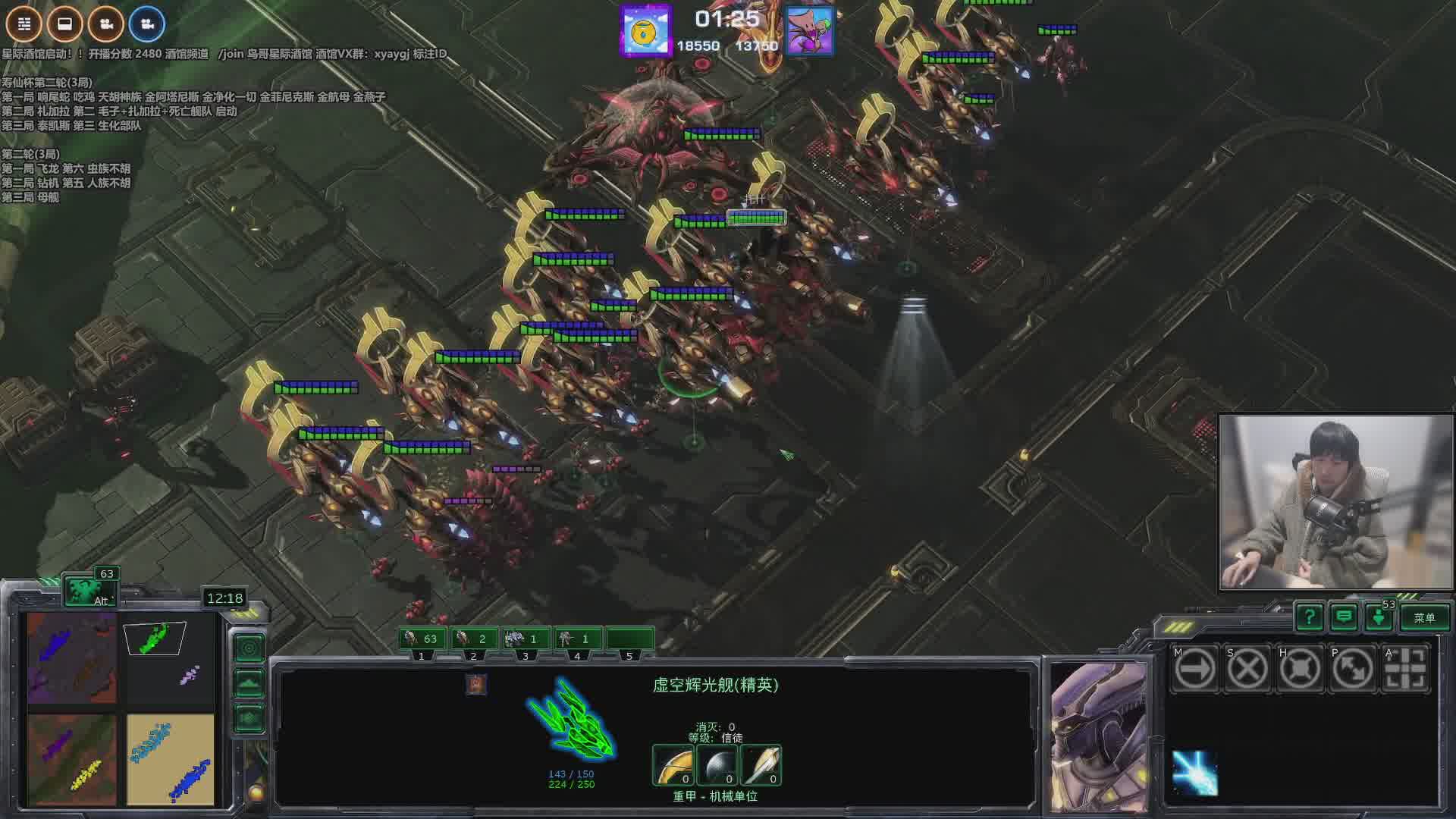
Task: Open the chat message log button
Action: coord(1344,618)
